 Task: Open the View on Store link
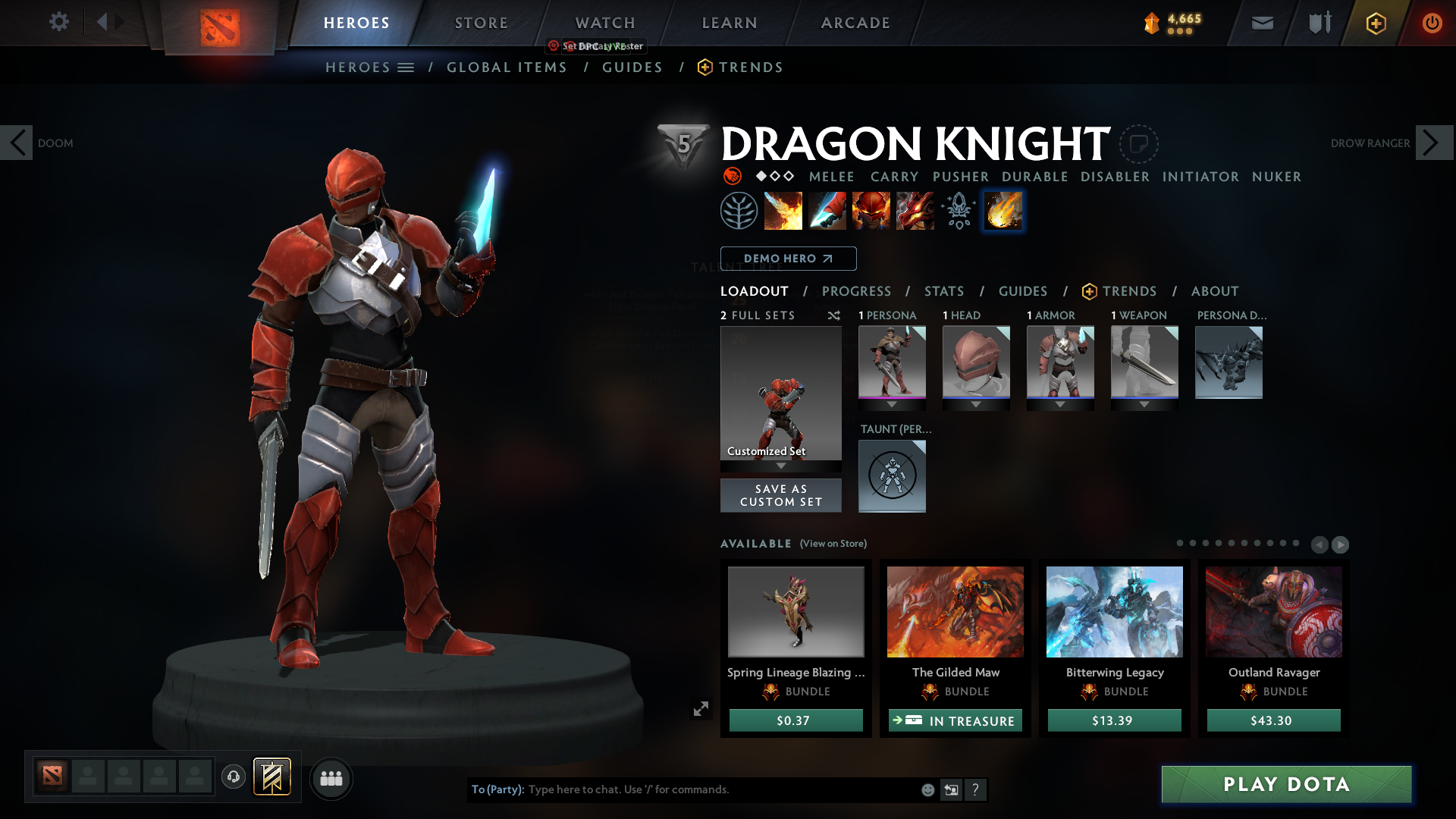point(833,544)
